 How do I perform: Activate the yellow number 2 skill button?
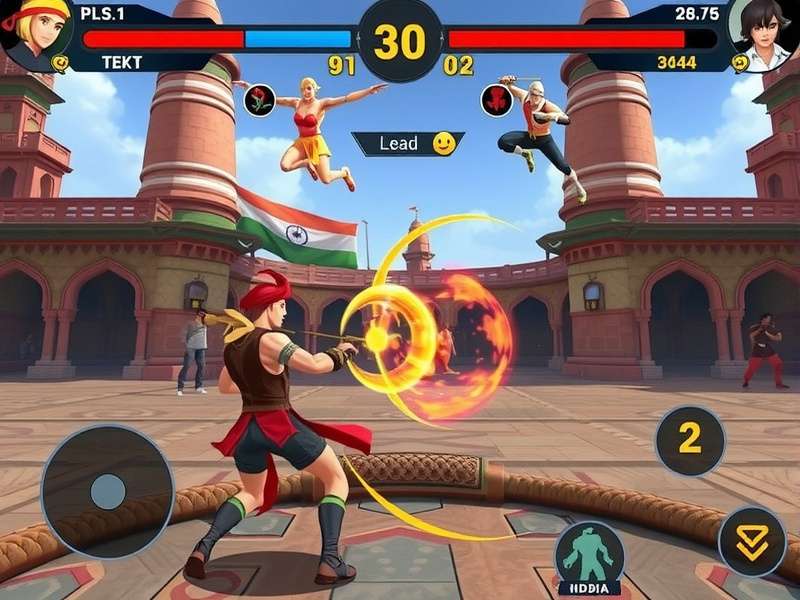click(x=690, y=440)
